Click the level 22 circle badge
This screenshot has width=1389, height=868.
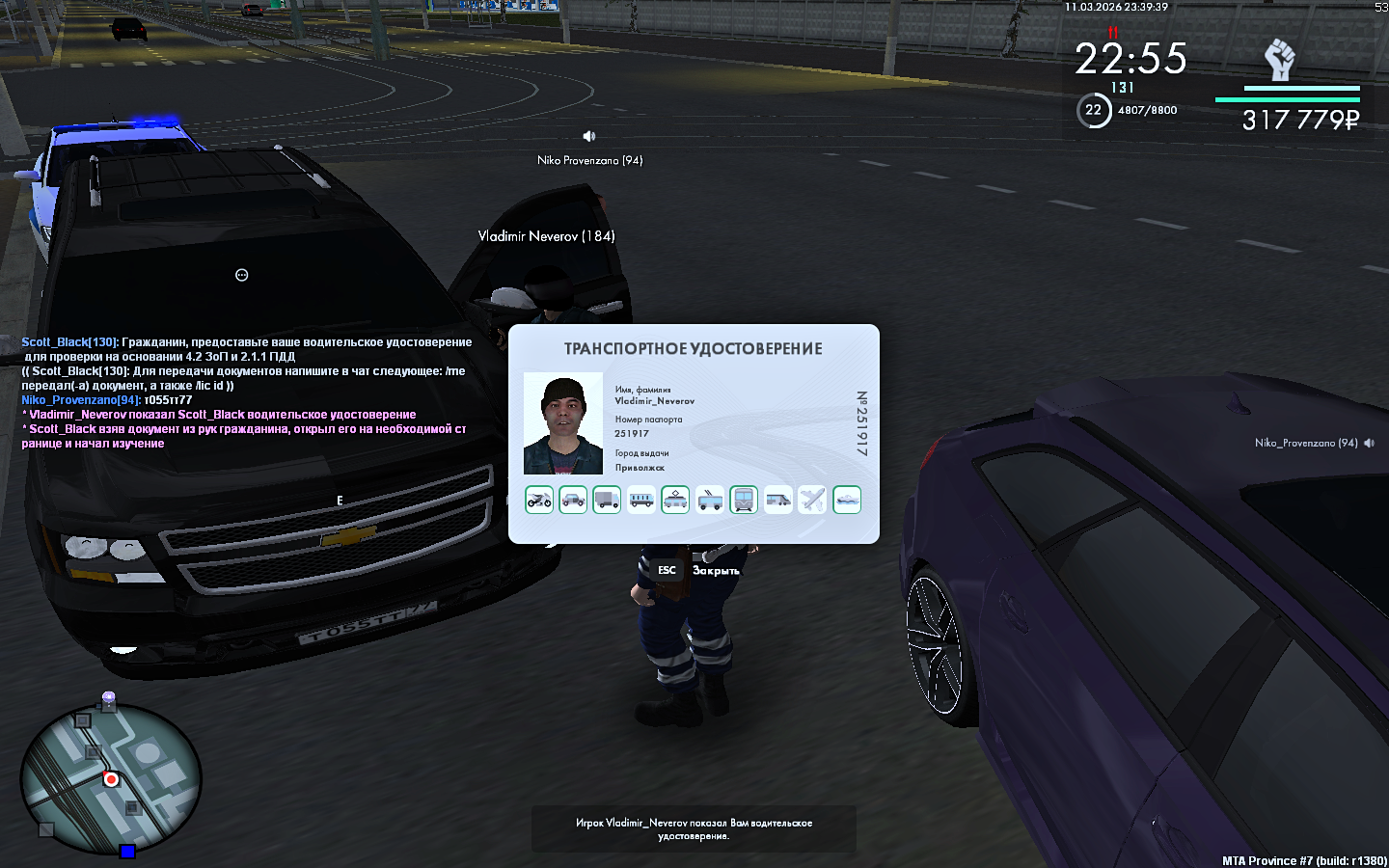[1093, 110]
